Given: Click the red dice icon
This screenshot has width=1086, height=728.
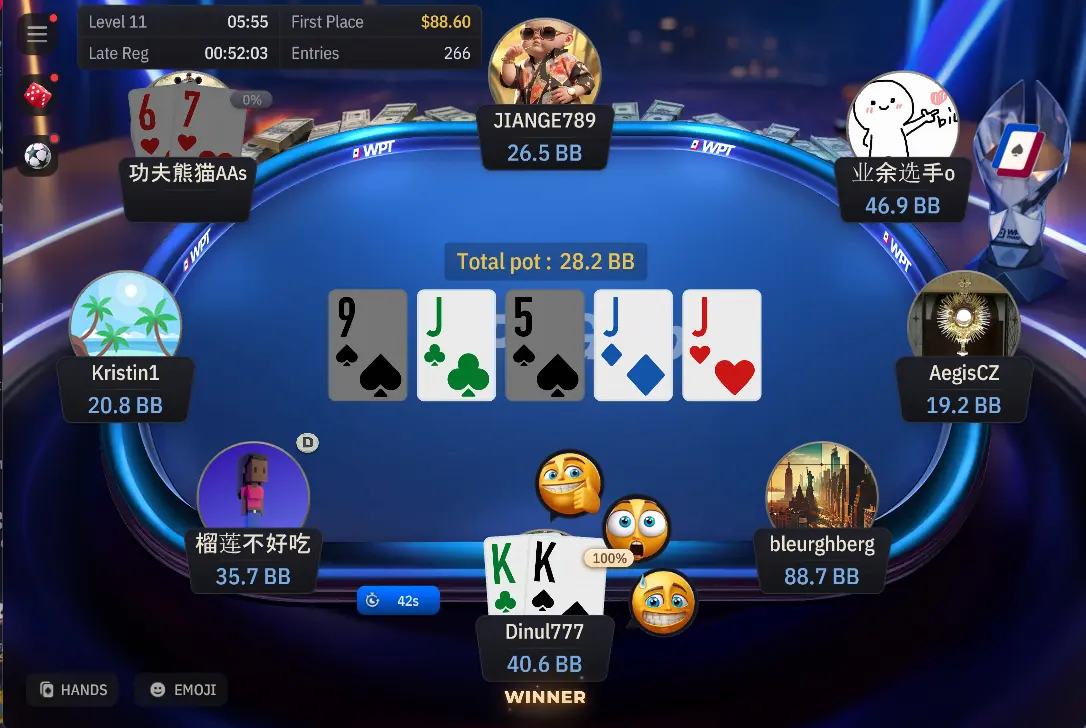Looking at the screenshot, I should 37,96.
